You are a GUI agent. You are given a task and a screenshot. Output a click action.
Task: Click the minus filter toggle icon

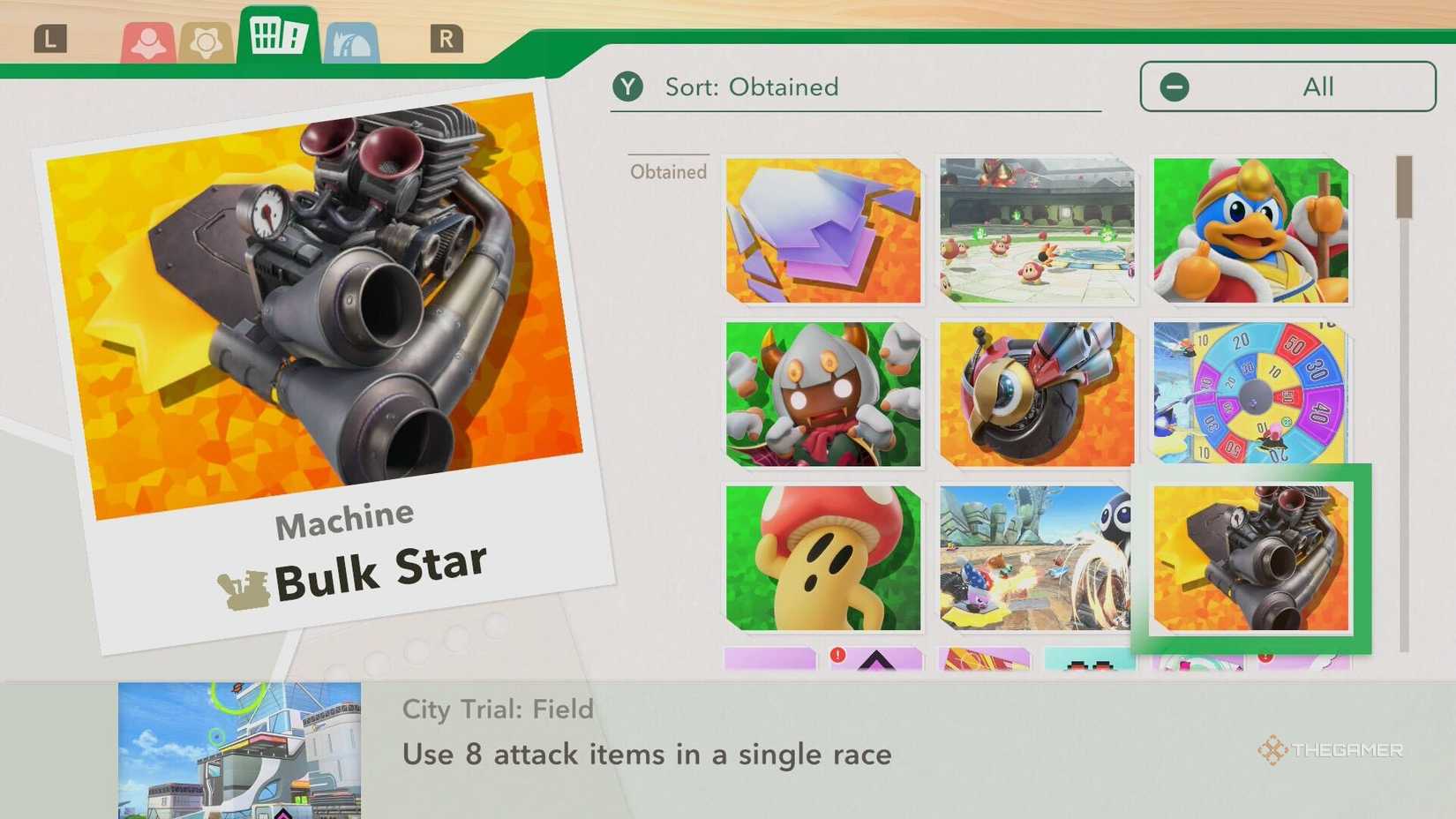(1174, 86)
